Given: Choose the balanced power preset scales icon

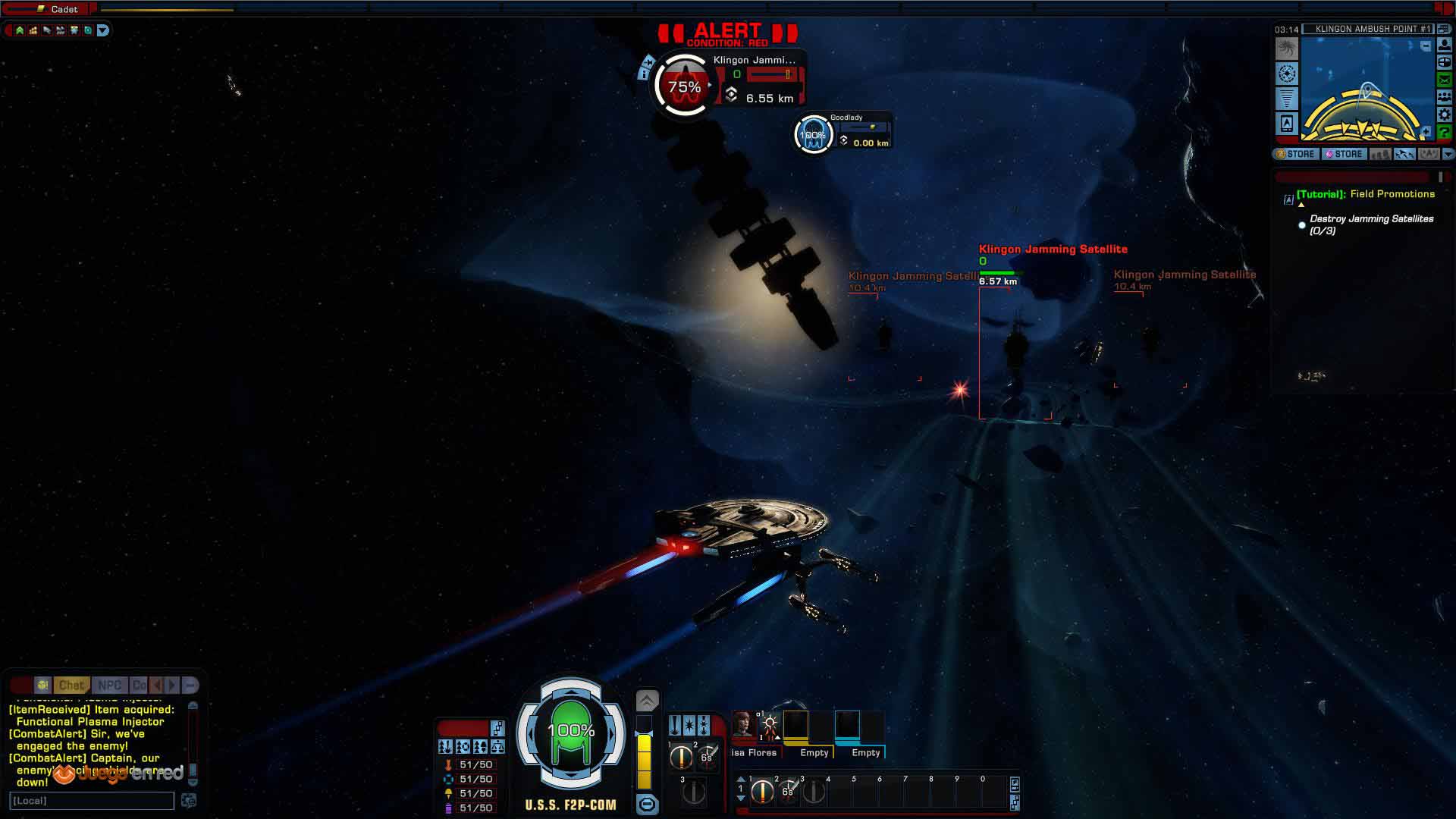Looking at the screenshot, I should [497, 747].
